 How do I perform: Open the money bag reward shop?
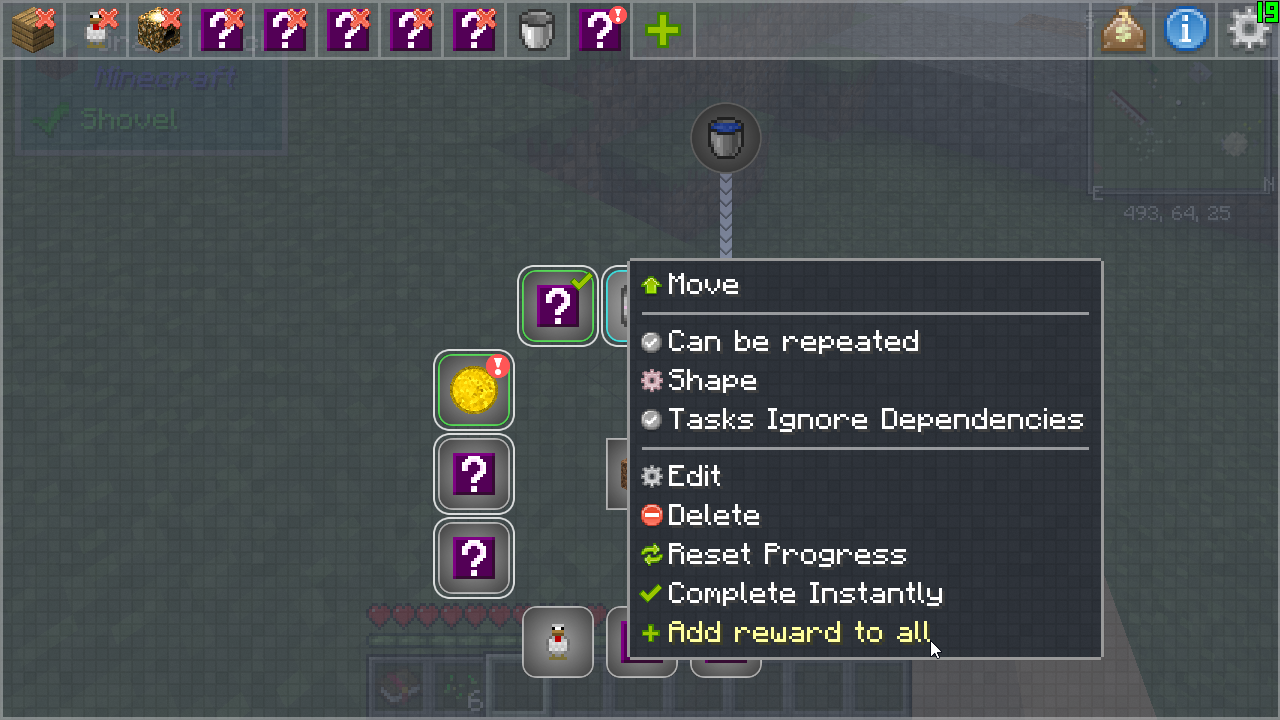1123,30
